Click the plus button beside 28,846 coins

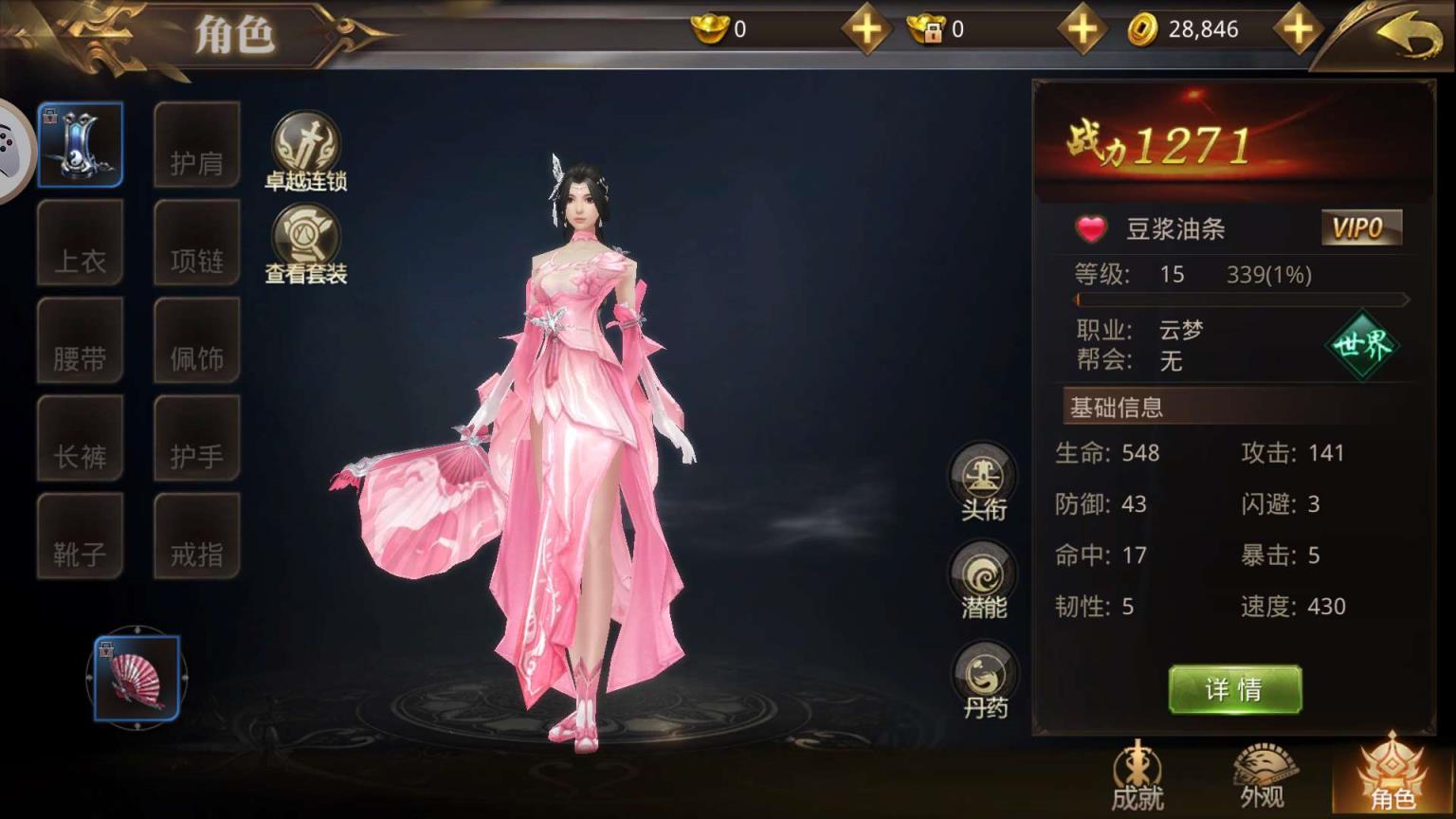[1299, 28]
